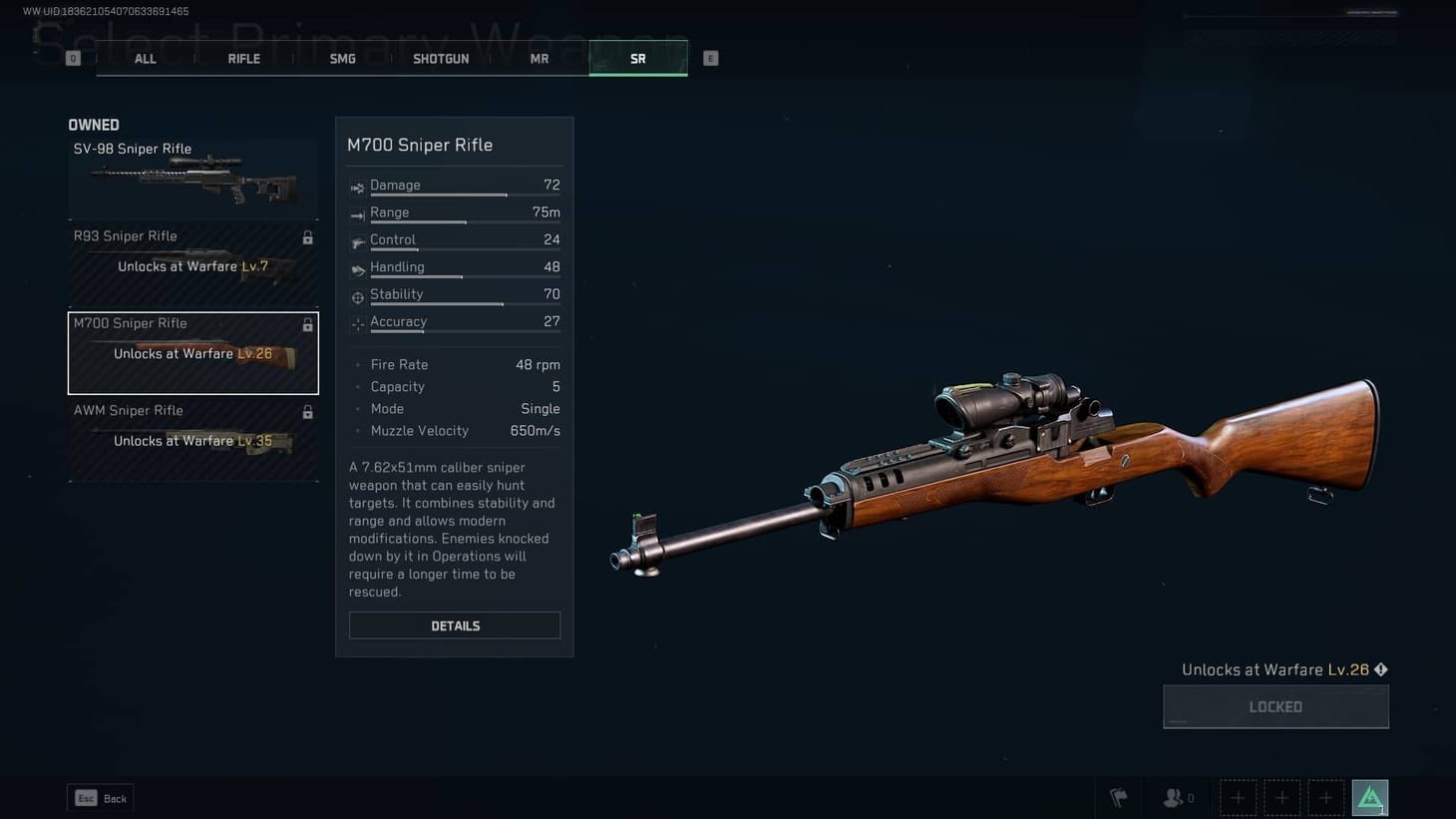
Task: Open the DETAILS panel for the M700
Action: (x=455, y=625)
